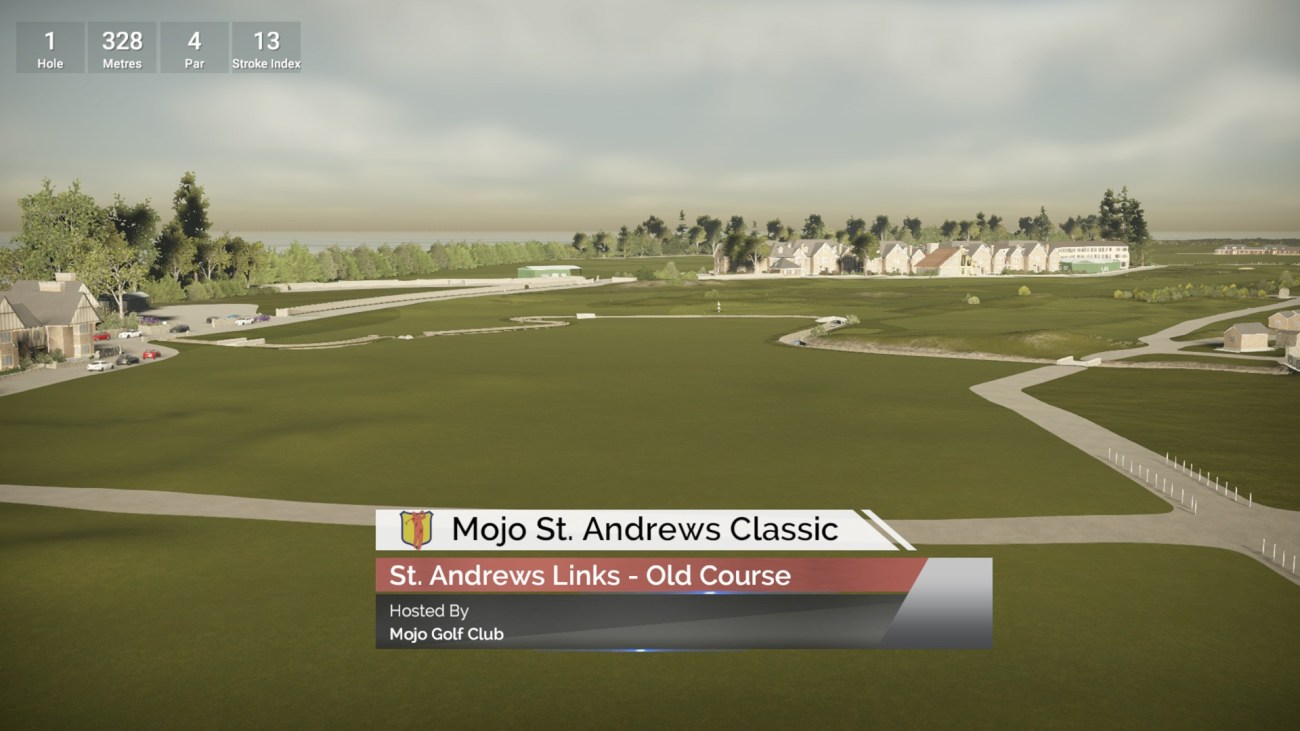Screen dimensions: 1300x731
Task: Toggle the Metres unit display tile
Action: point(121,46)
